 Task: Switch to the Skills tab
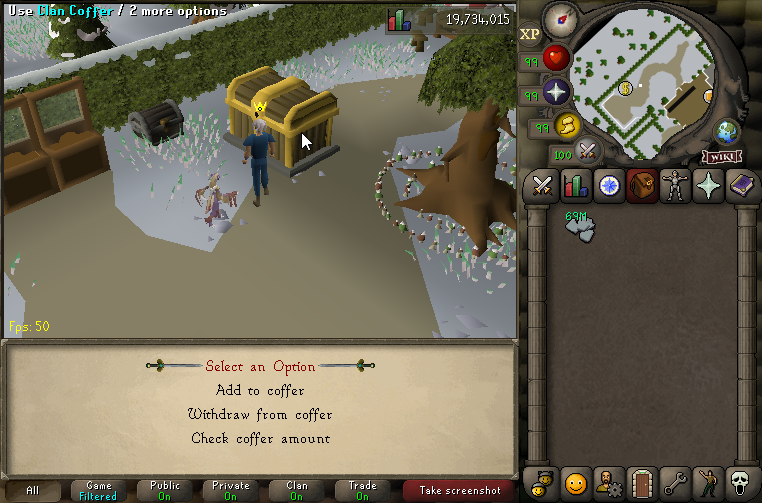[575, 186]
